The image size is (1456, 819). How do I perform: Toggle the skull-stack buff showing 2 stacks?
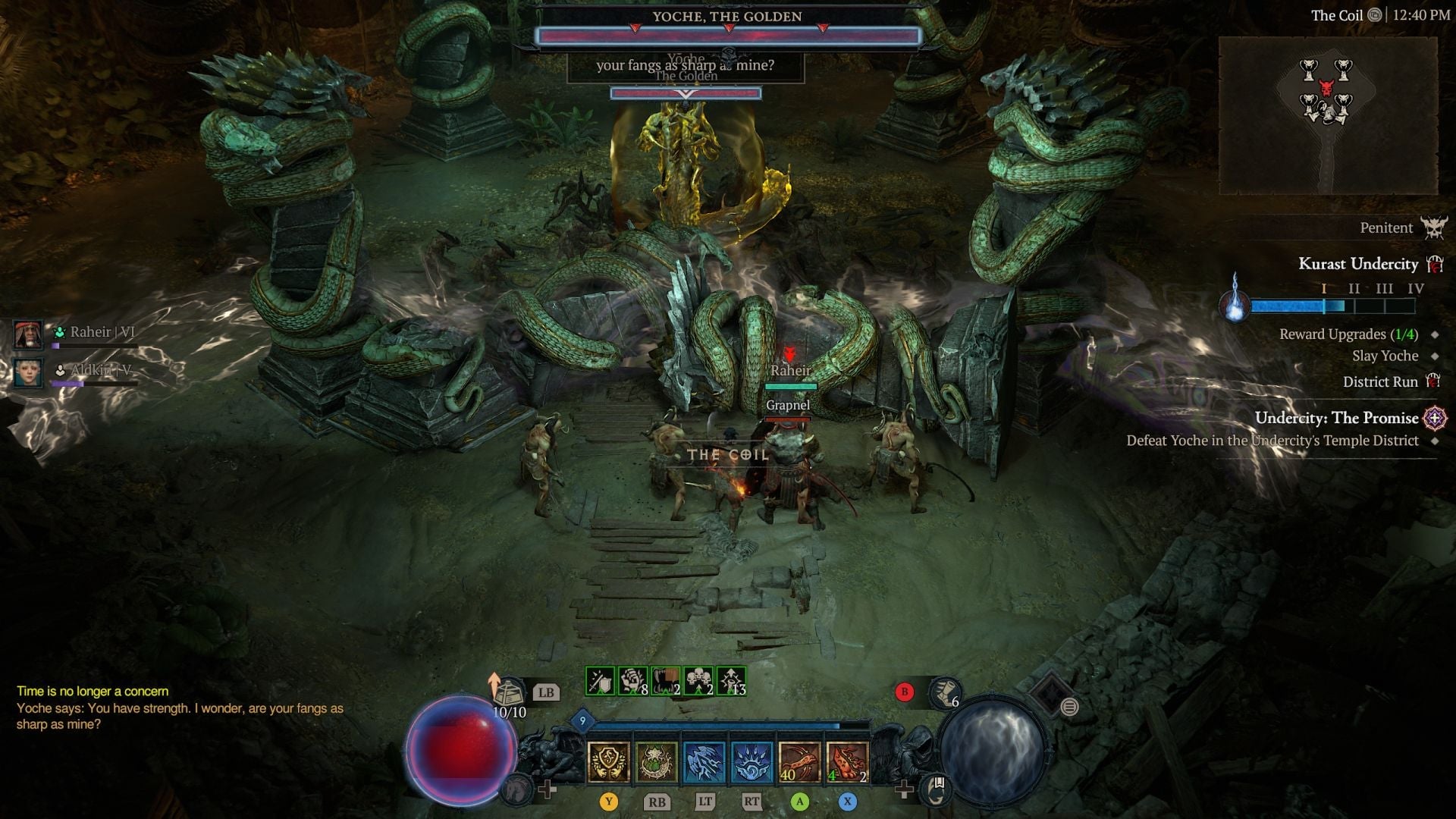coord(698,680)
